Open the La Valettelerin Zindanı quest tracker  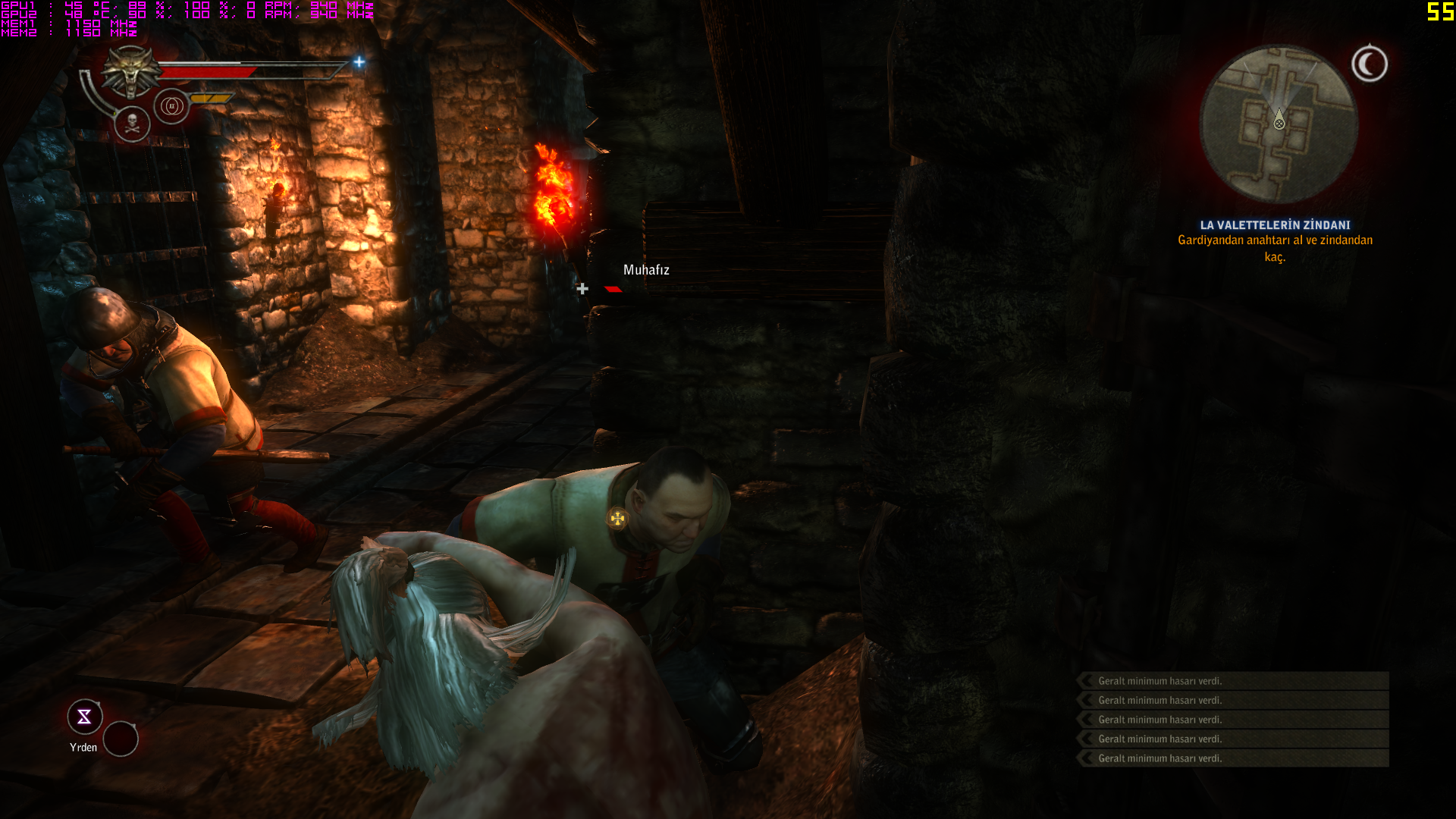tap(1275, 225)
